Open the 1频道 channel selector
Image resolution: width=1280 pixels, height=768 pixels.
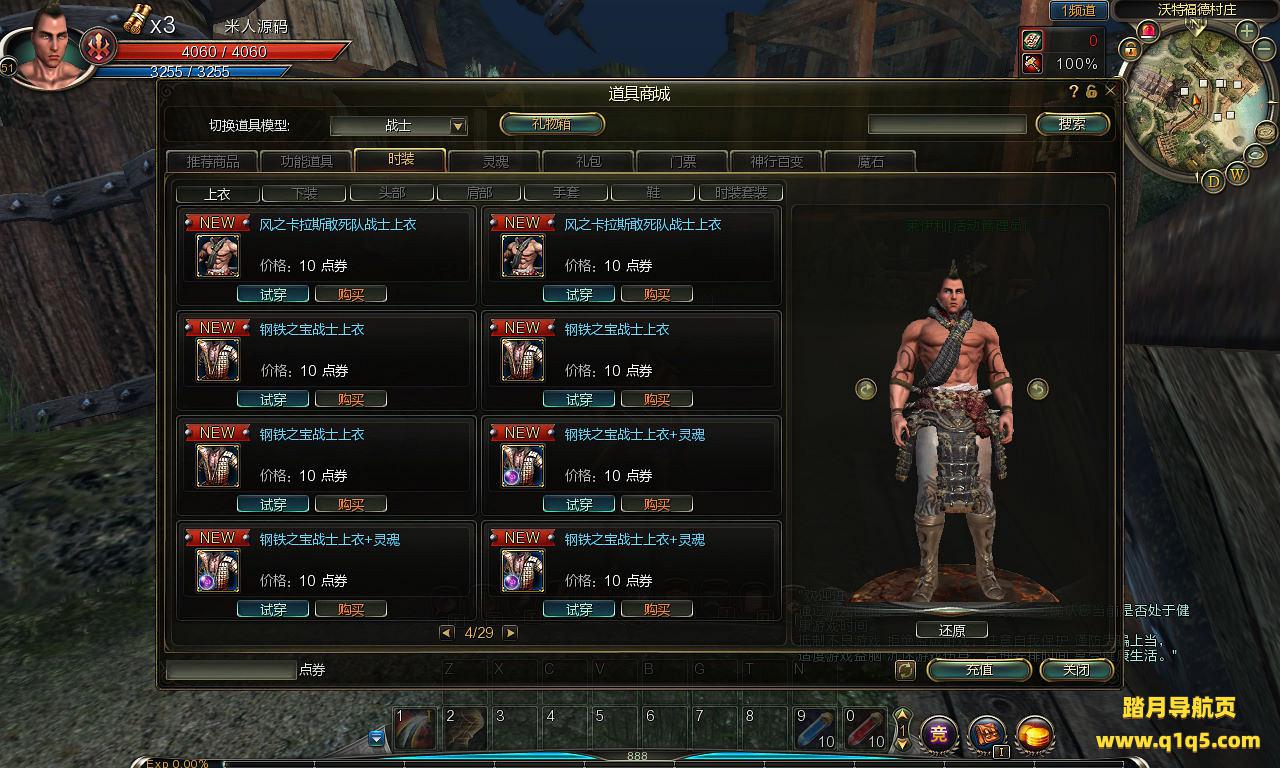point(1078,11)
